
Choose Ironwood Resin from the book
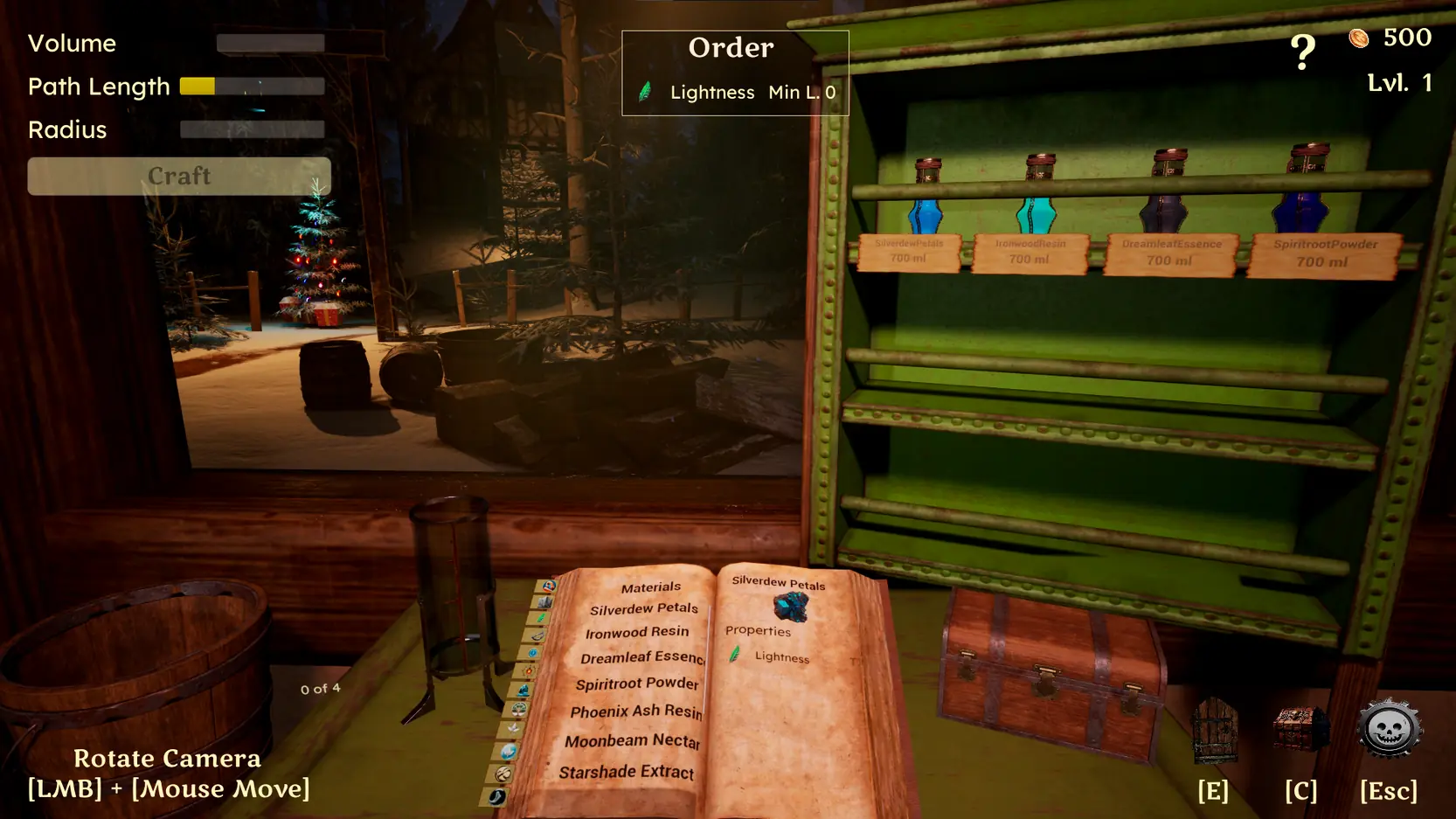637,633
